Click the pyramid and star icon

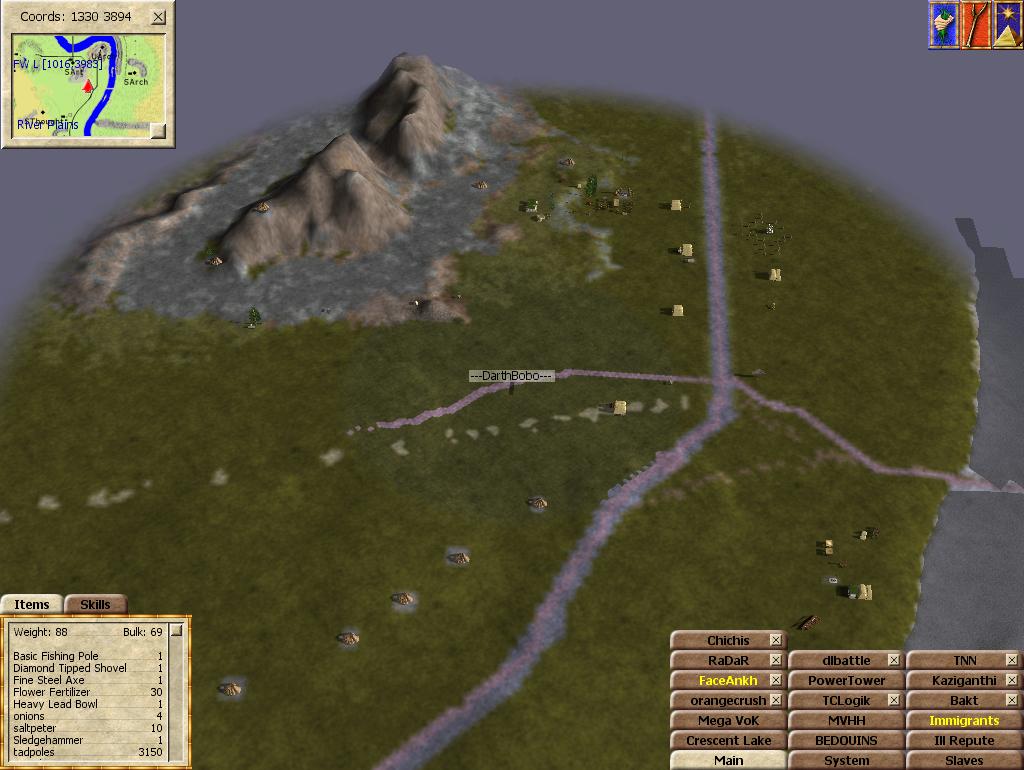(x=1007, y=25)
